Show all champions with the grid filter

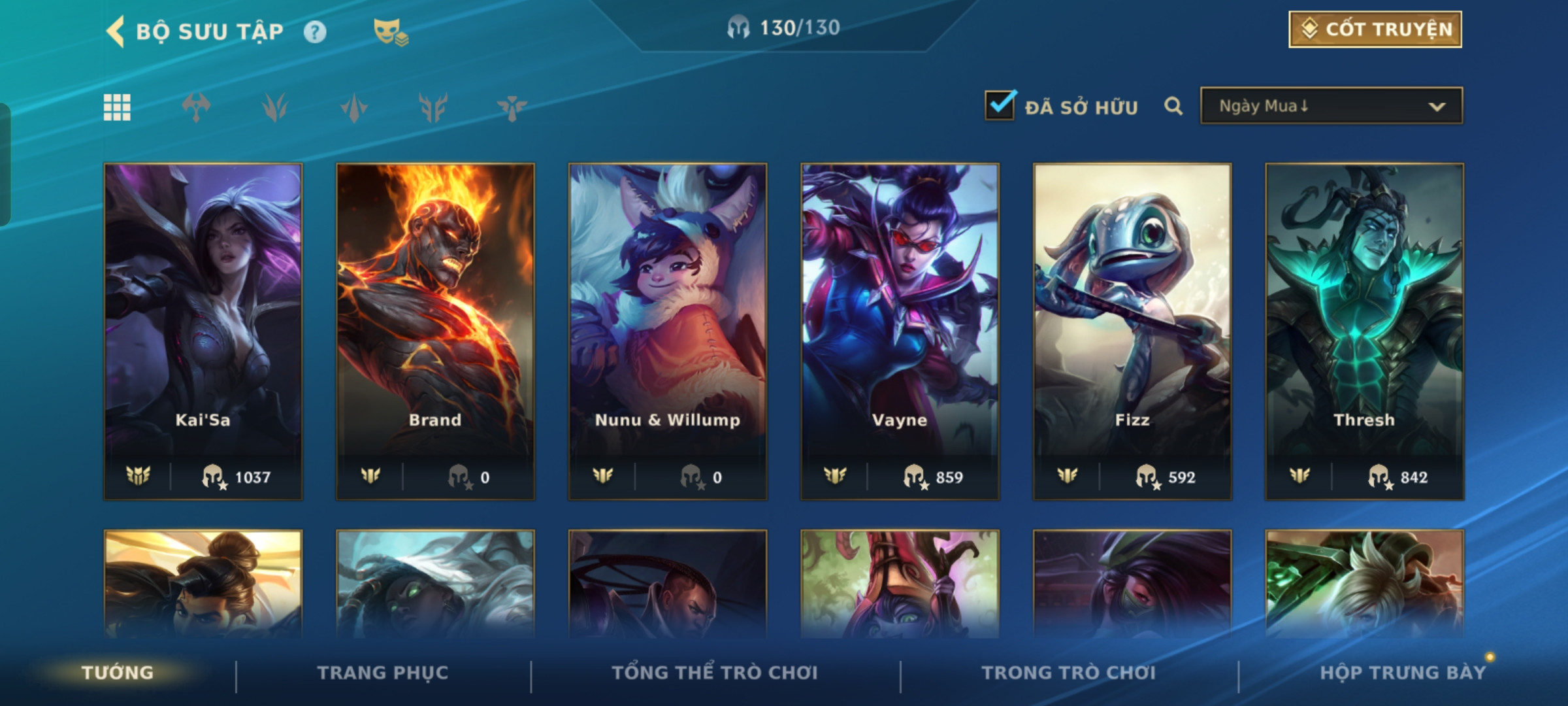[x=117, y=107]
